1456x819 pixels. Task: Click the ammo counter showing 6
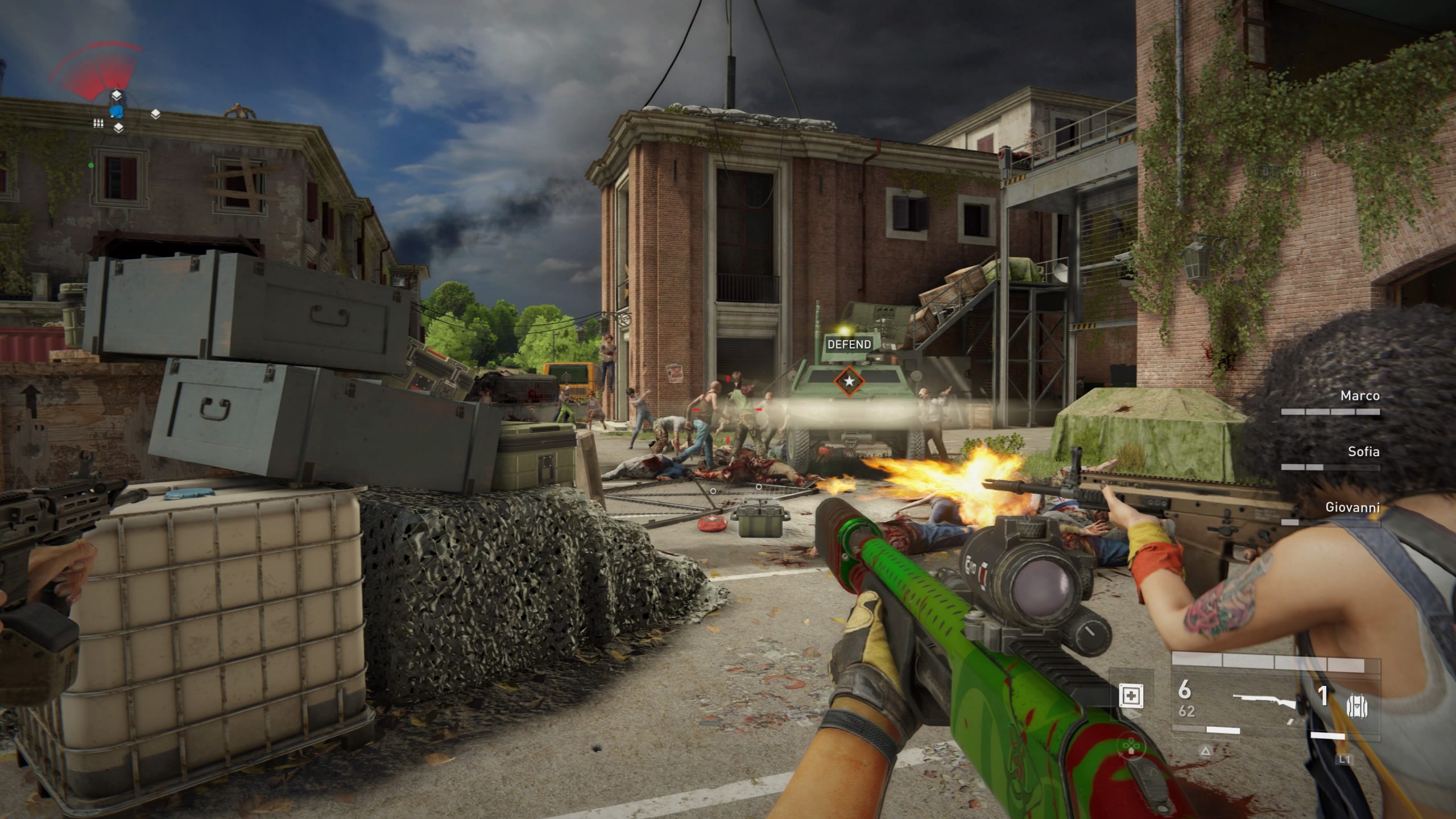(1185, 691)
